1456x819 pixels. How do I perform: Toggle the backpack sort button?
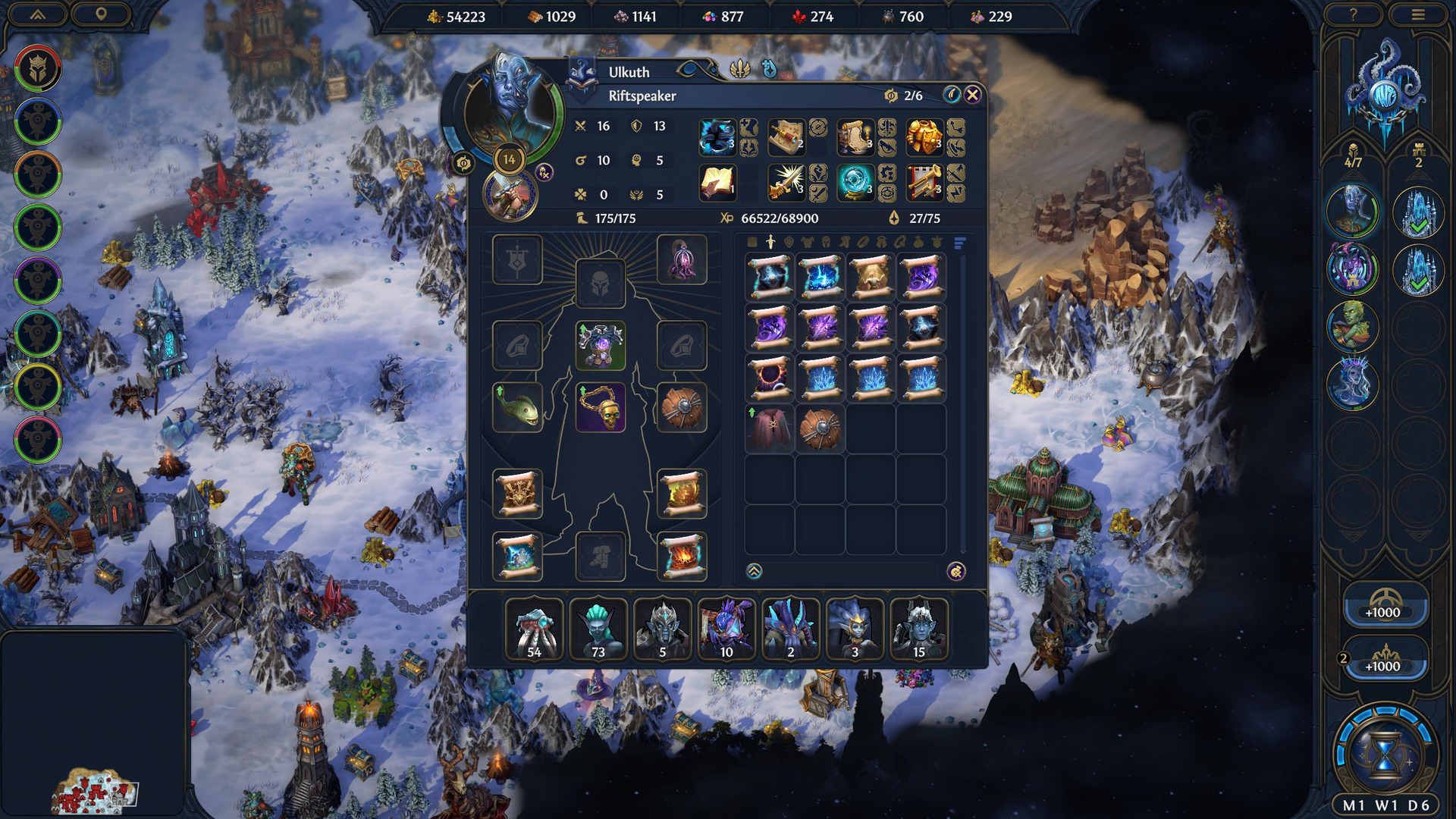click(x=959, y=243)
